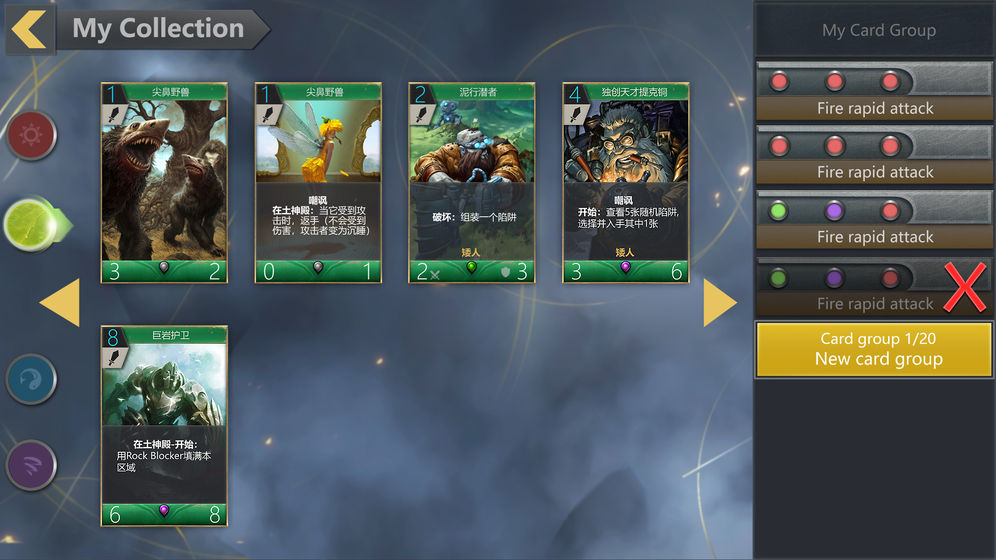Go back with the yellow arrow button
Screen dimensions: 996x560
coord(30,29)
